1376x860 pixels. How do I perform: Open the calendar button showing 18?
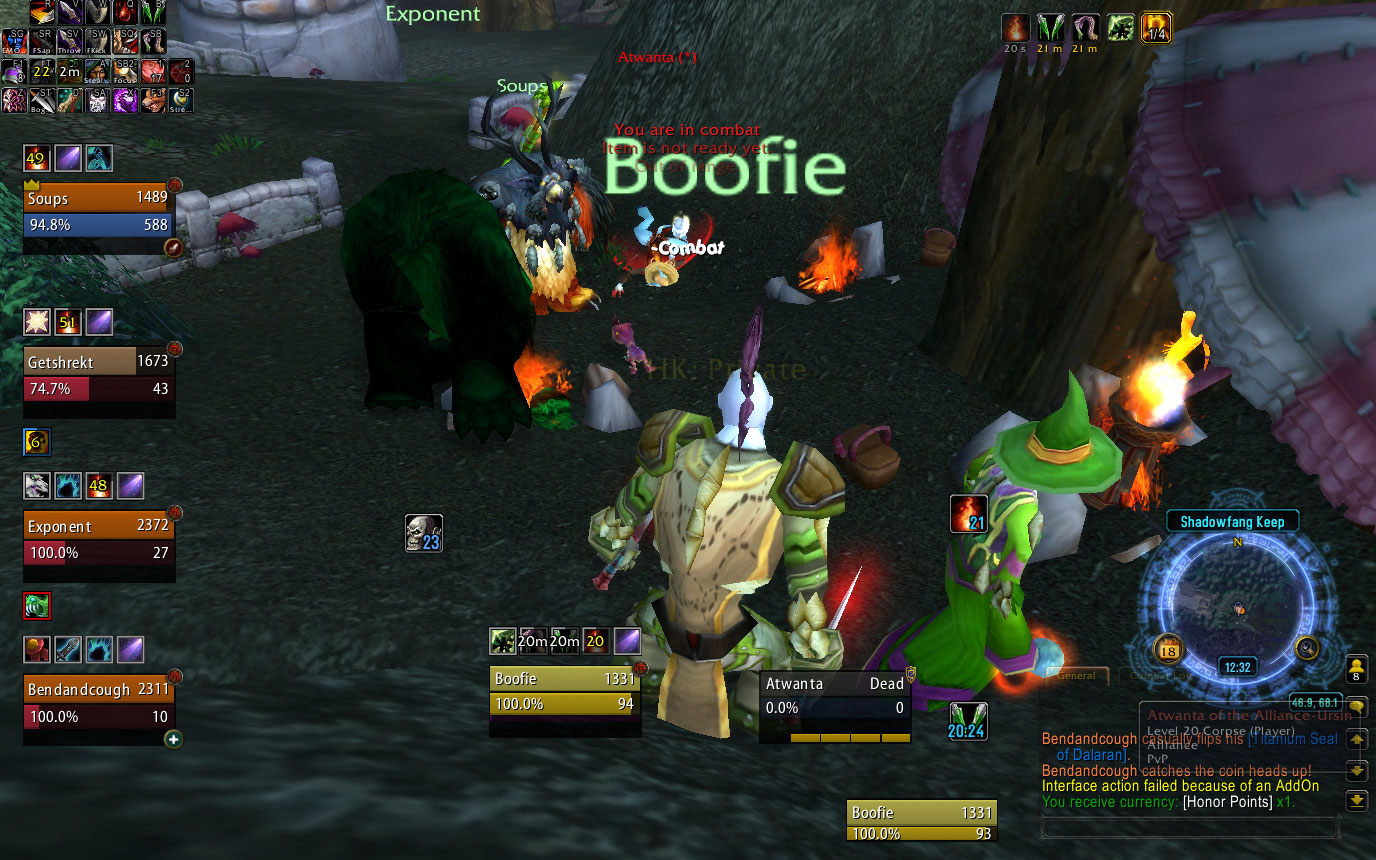(1168, 650)
